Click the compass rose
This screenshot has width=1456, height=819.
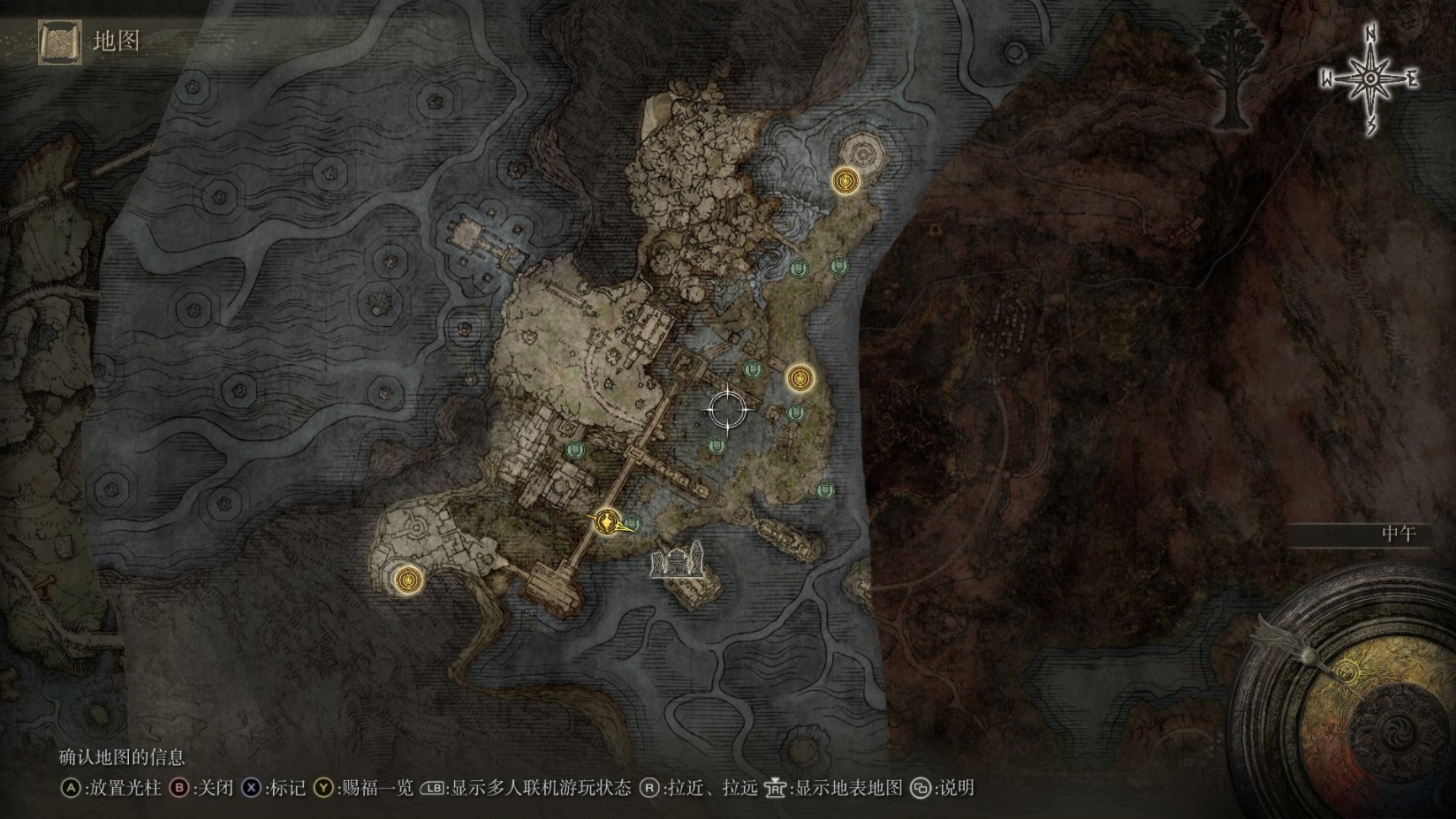[x=1371, y=78]
